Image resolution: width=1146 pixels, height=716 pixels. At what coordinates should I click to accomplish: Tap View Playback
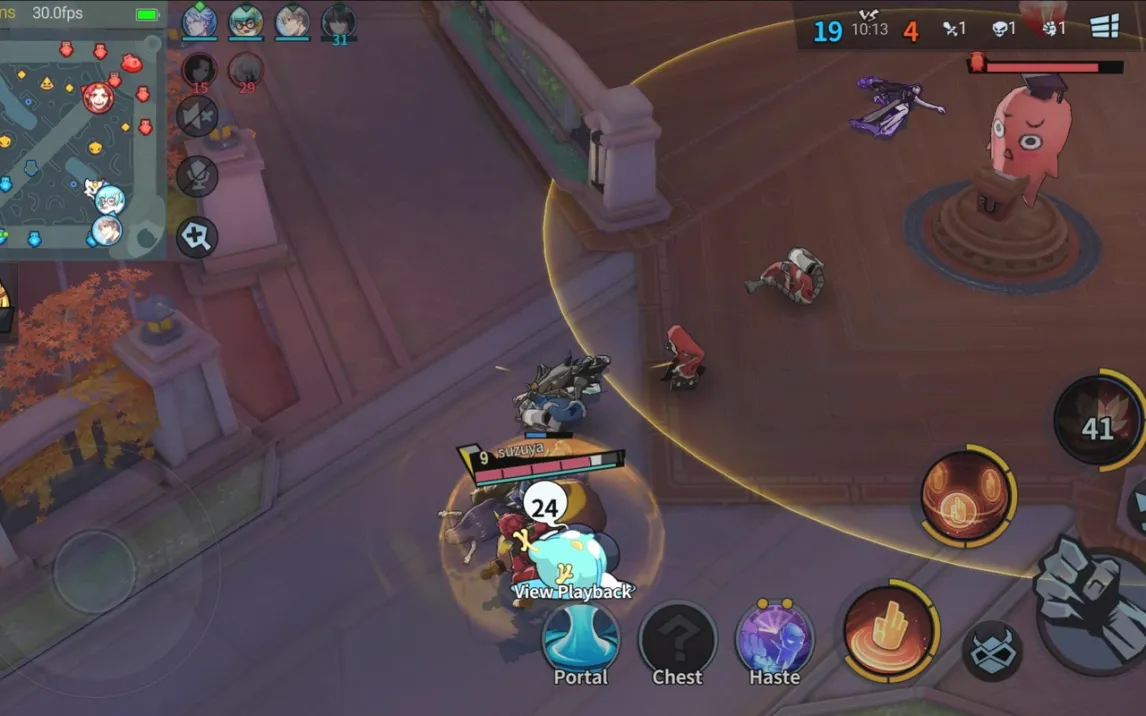[x=572, y=591]
